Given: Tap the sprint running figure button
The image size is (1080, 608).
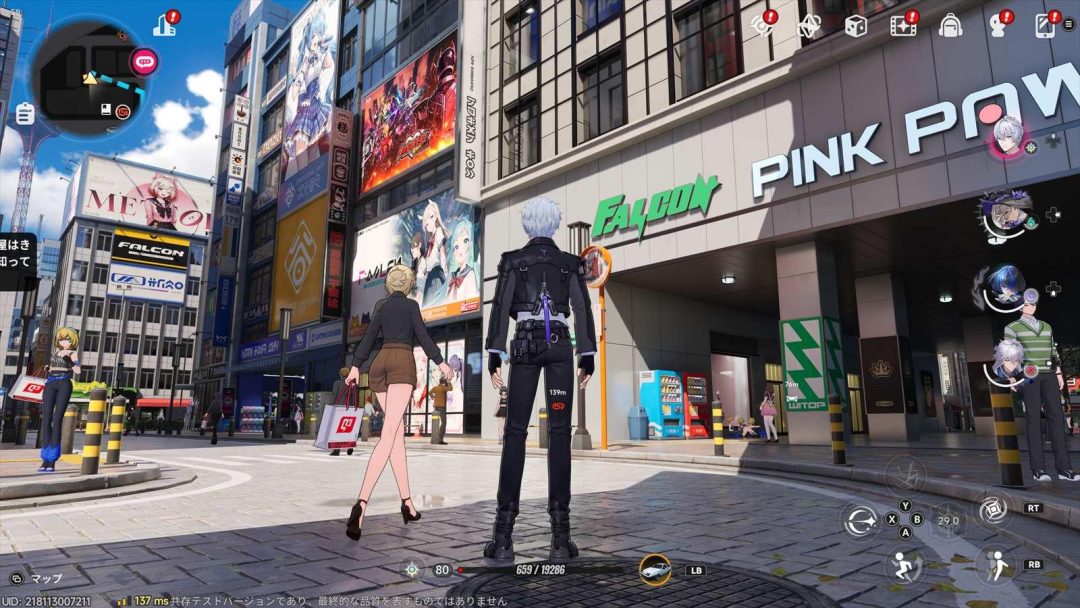Looking at the screenshot, I should [x=904, y=565].
